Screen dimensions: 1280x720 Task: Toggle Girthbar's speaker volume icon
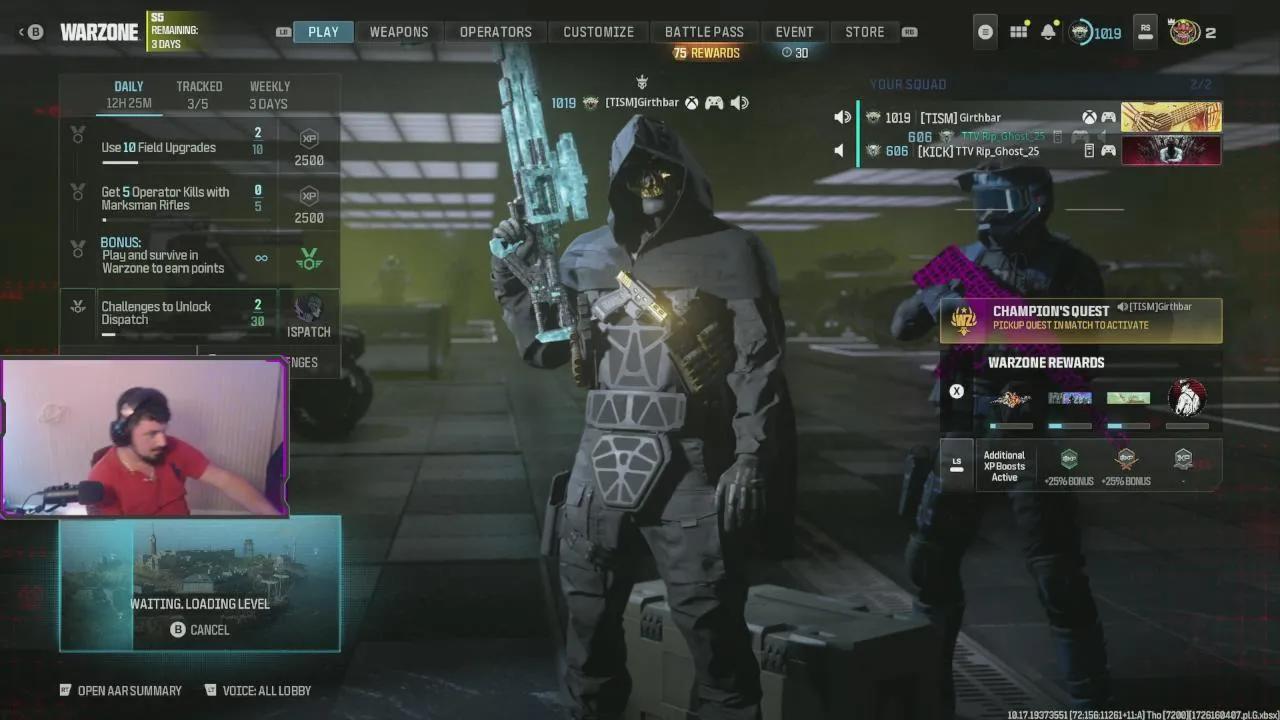pos(843,116)
